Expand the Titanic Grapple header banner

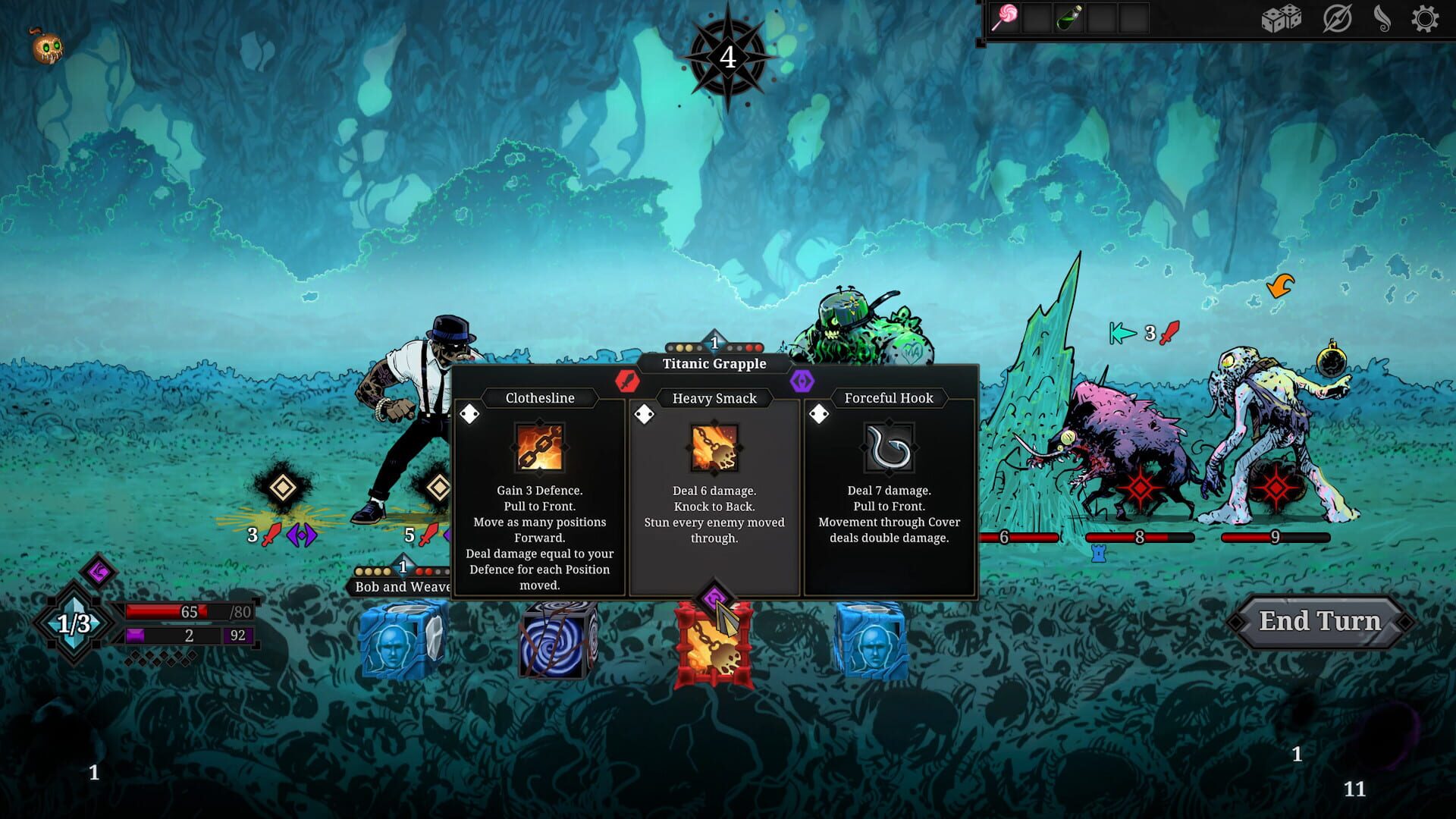point(714,363)
